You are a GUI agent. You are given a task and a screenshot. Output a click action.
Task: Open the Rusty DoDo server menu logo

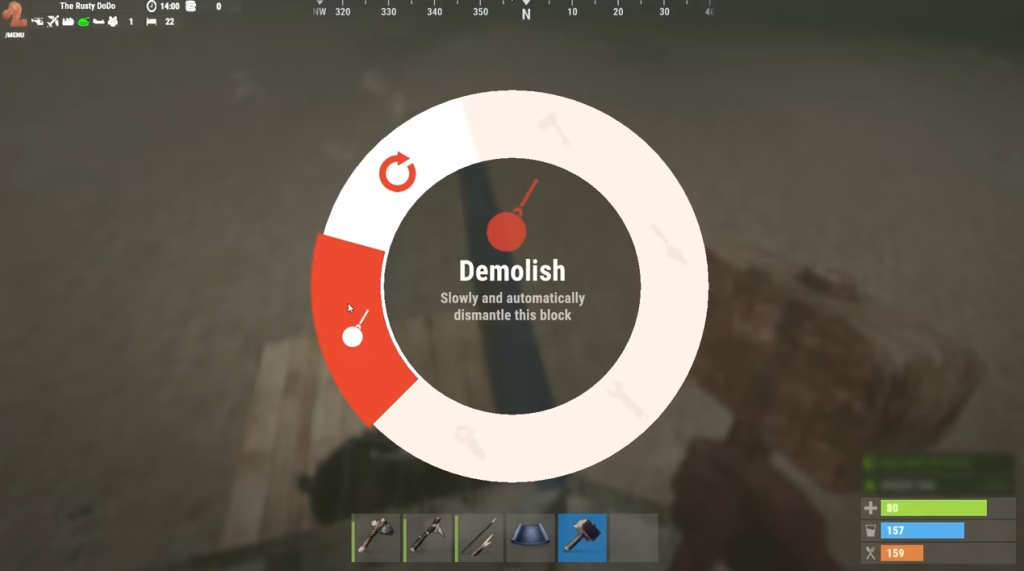click(14, 16)
